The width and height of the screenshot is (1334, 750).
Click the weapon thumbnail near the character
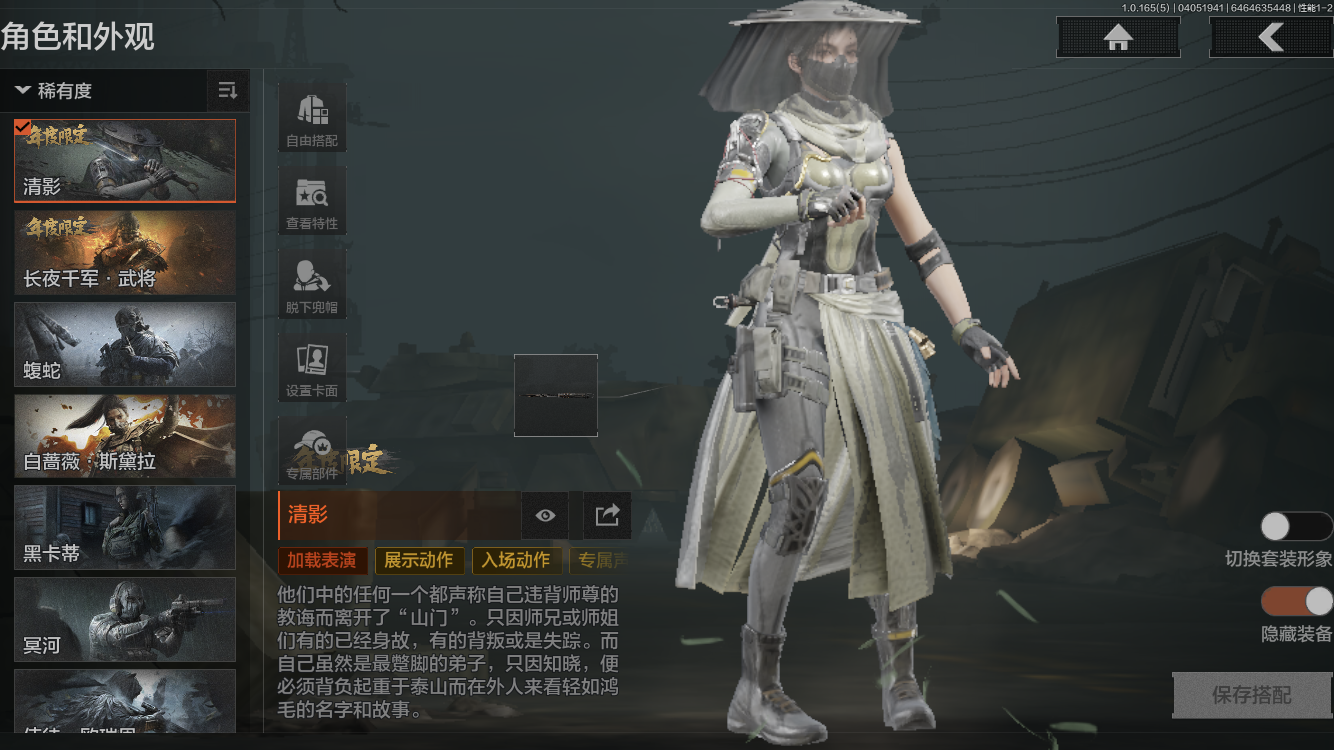[556, 395]
